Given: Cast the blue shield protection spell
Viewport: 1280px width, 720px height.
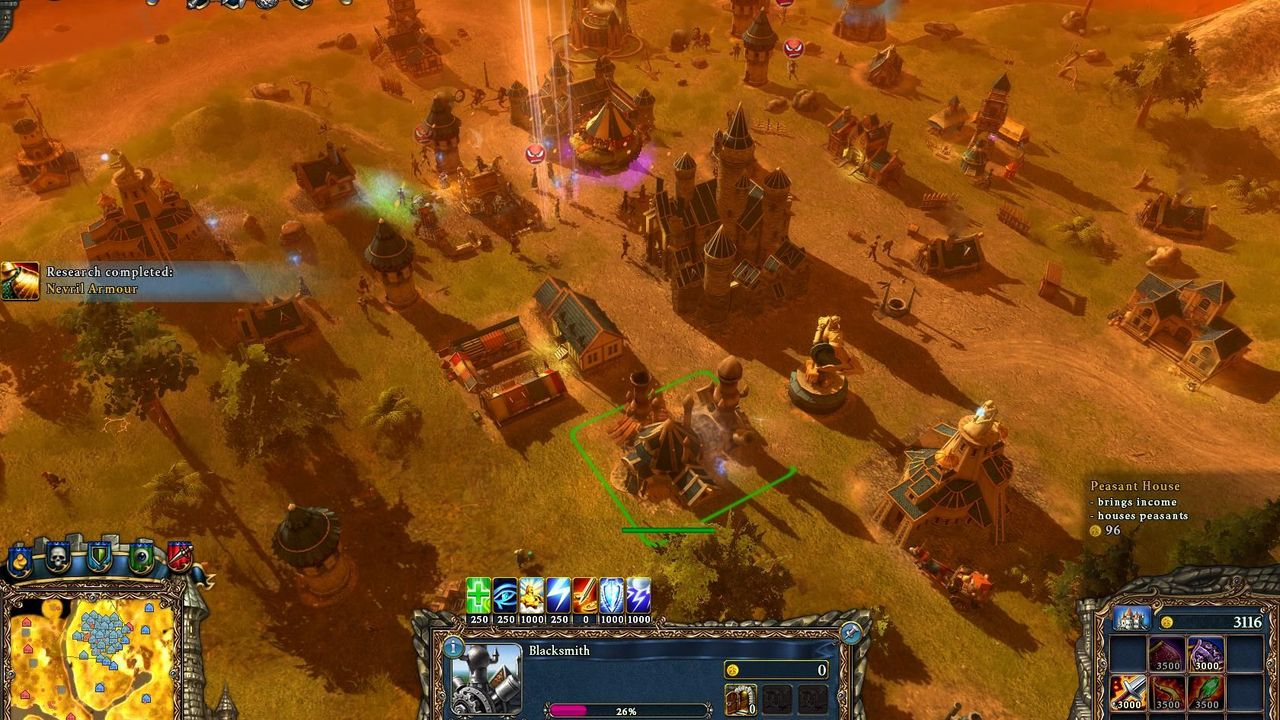Looking at the screenshot, I should click(611, 594).
